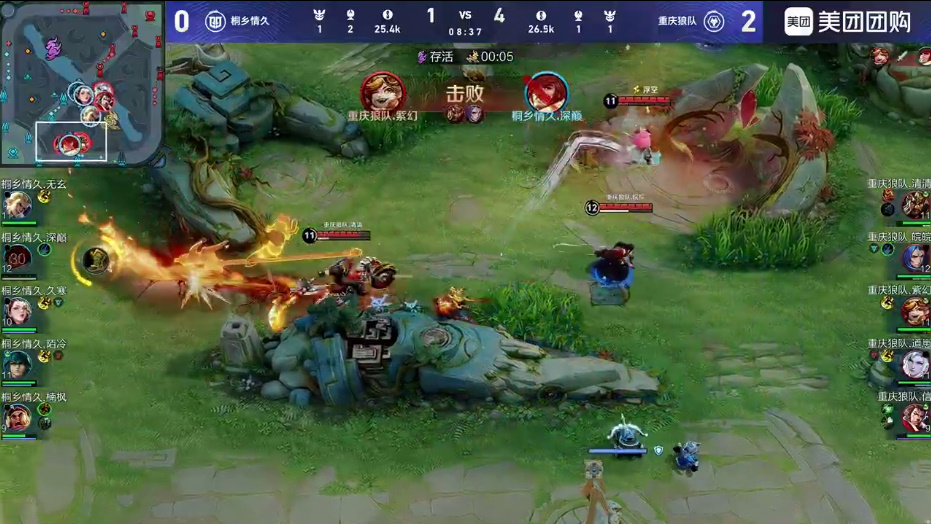Select player 桐乡情久.深巅's greyed-out portrait
The width and height of the screenshot is (931, 524).
point(18,259)
